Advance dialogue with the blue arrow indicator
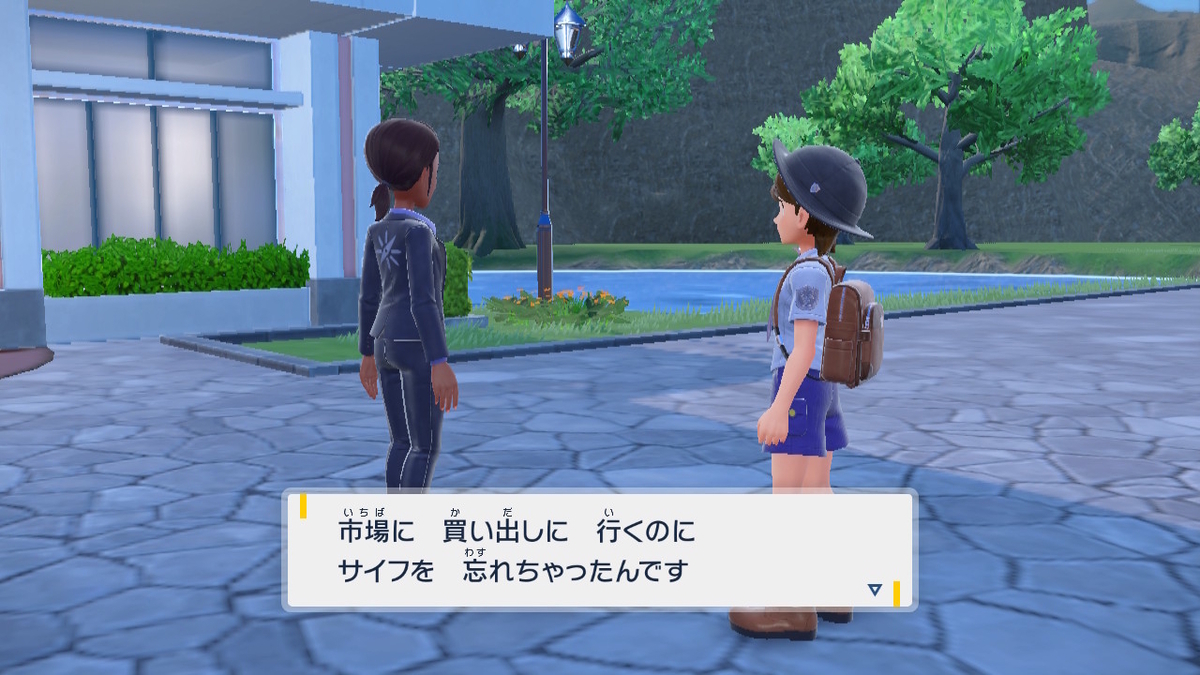Viewport: 1200px width, 675px height. pos(875,590)
